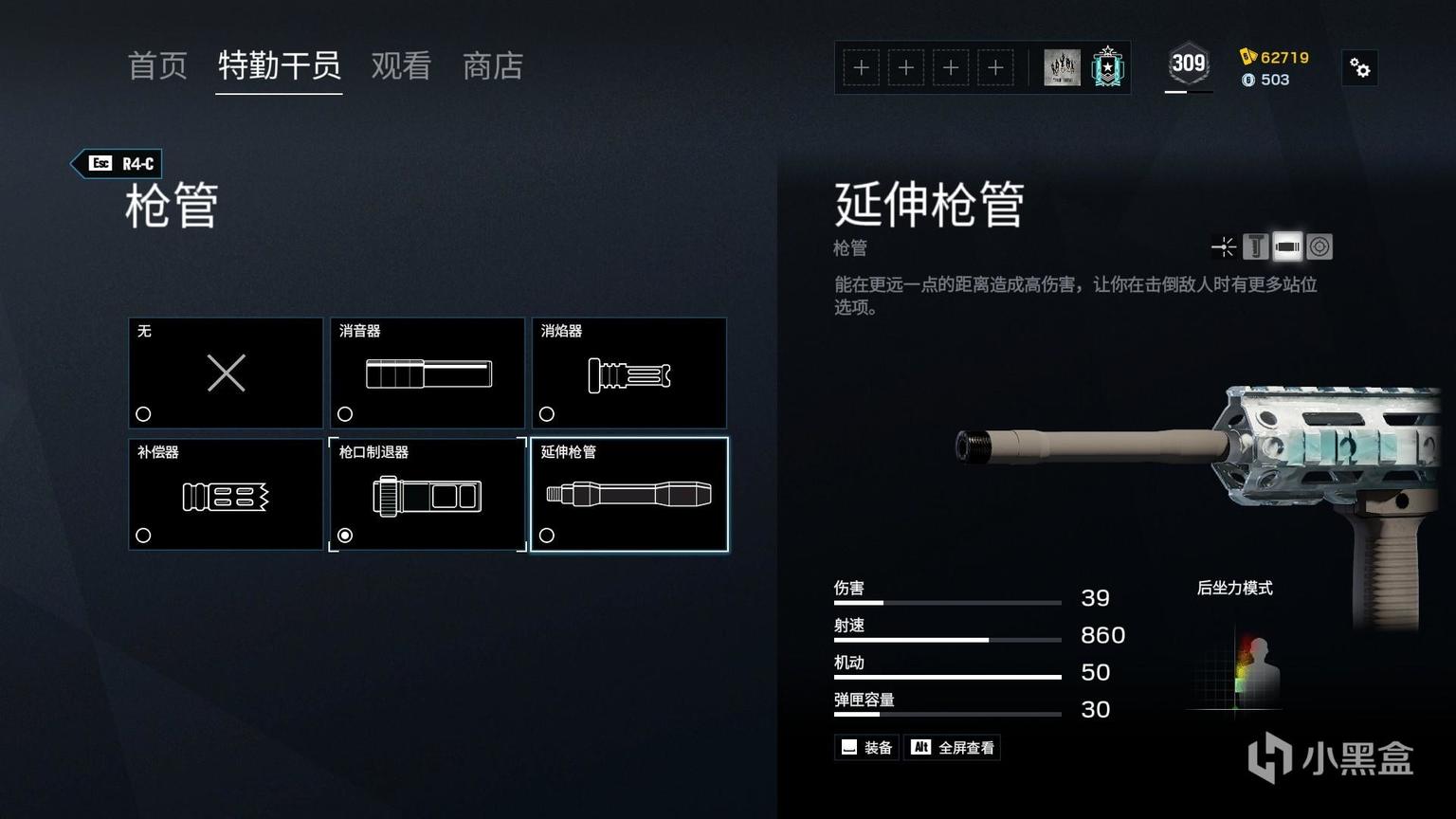Switch to the 特勤干员 operators tab
This screenshot has width=1456, height=819.
tap(279, 66)
